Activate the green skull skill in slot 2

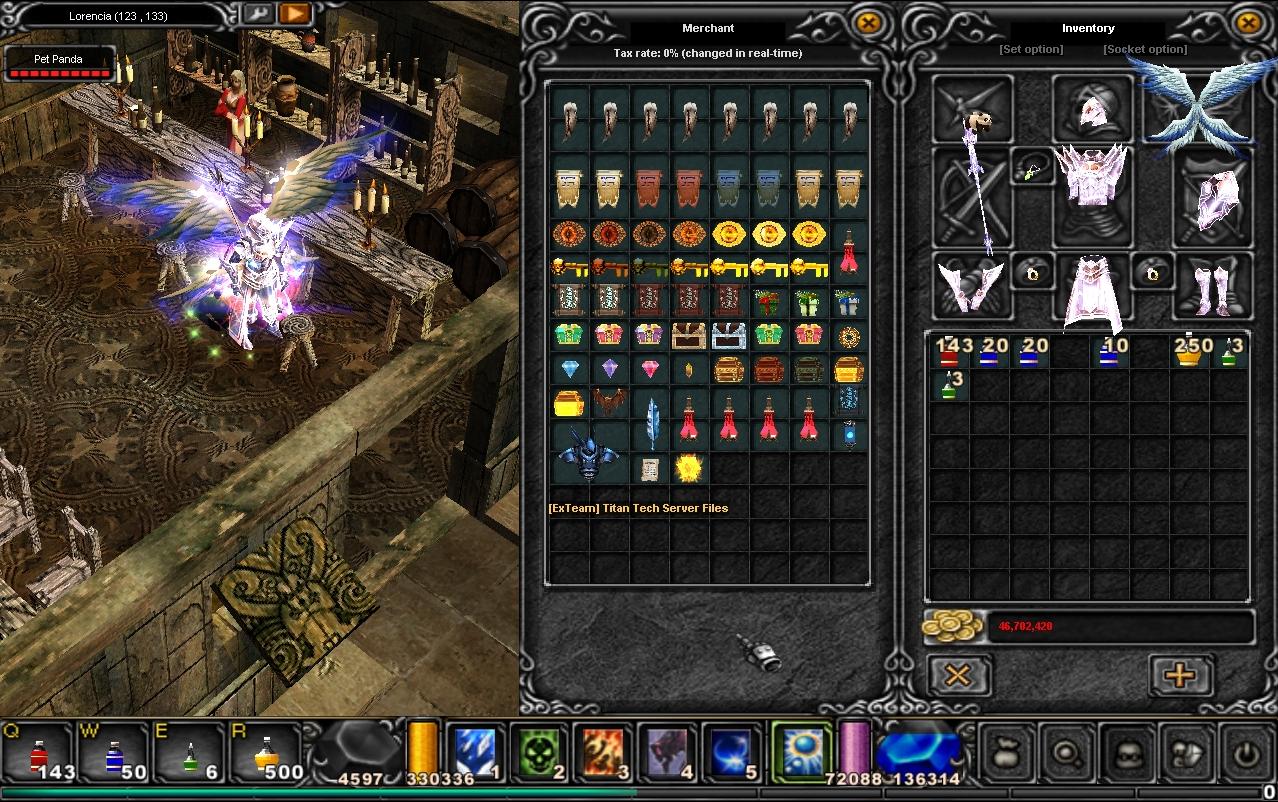540,752
